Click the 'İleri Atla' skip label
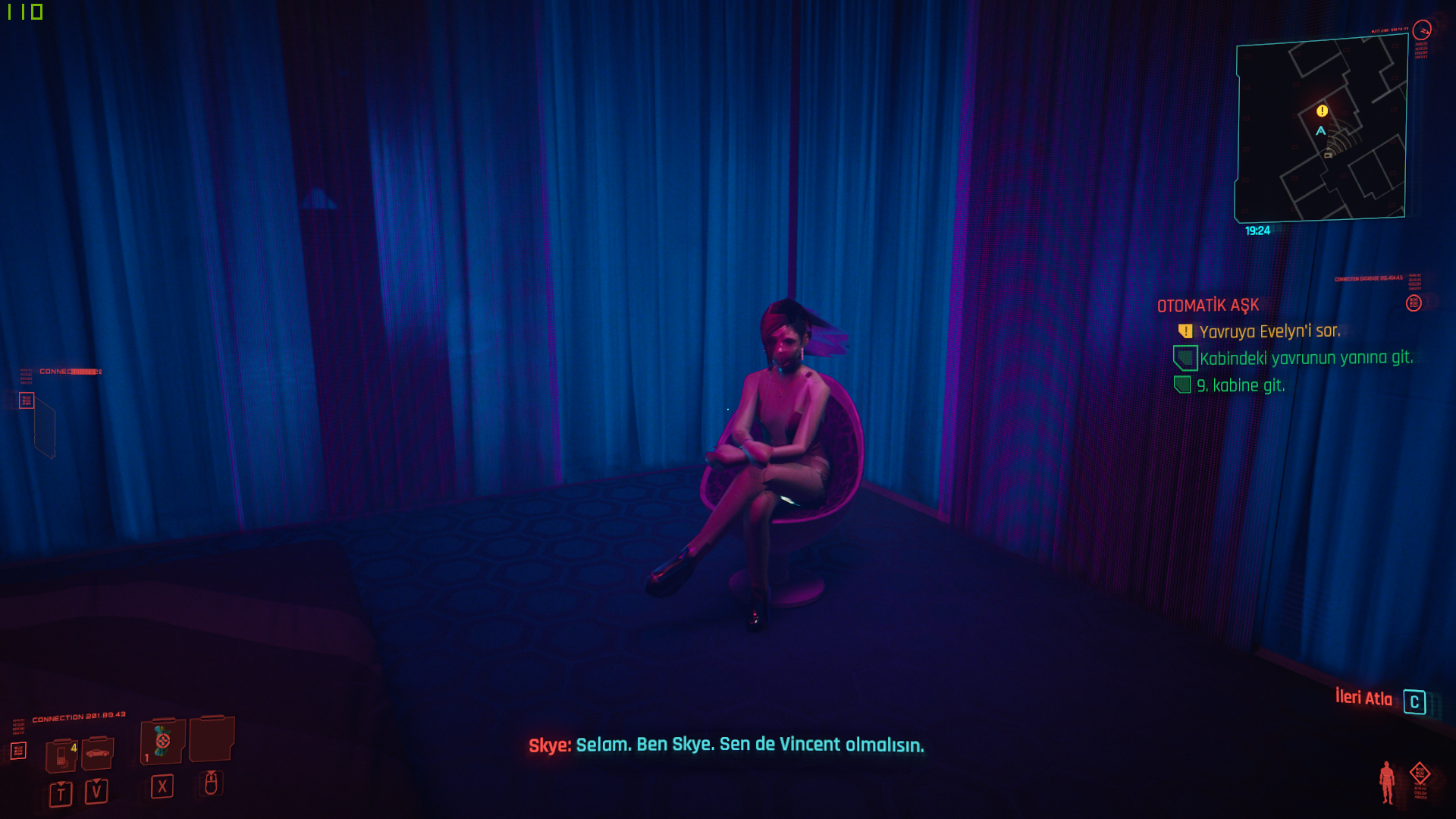 (1363, 698)
